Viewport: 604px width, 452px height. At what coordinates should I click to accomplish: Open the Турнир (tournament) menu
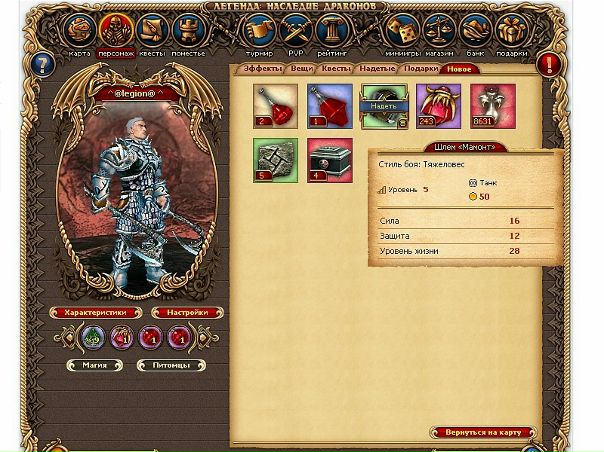pyautogui.click(x=259, y=31)
